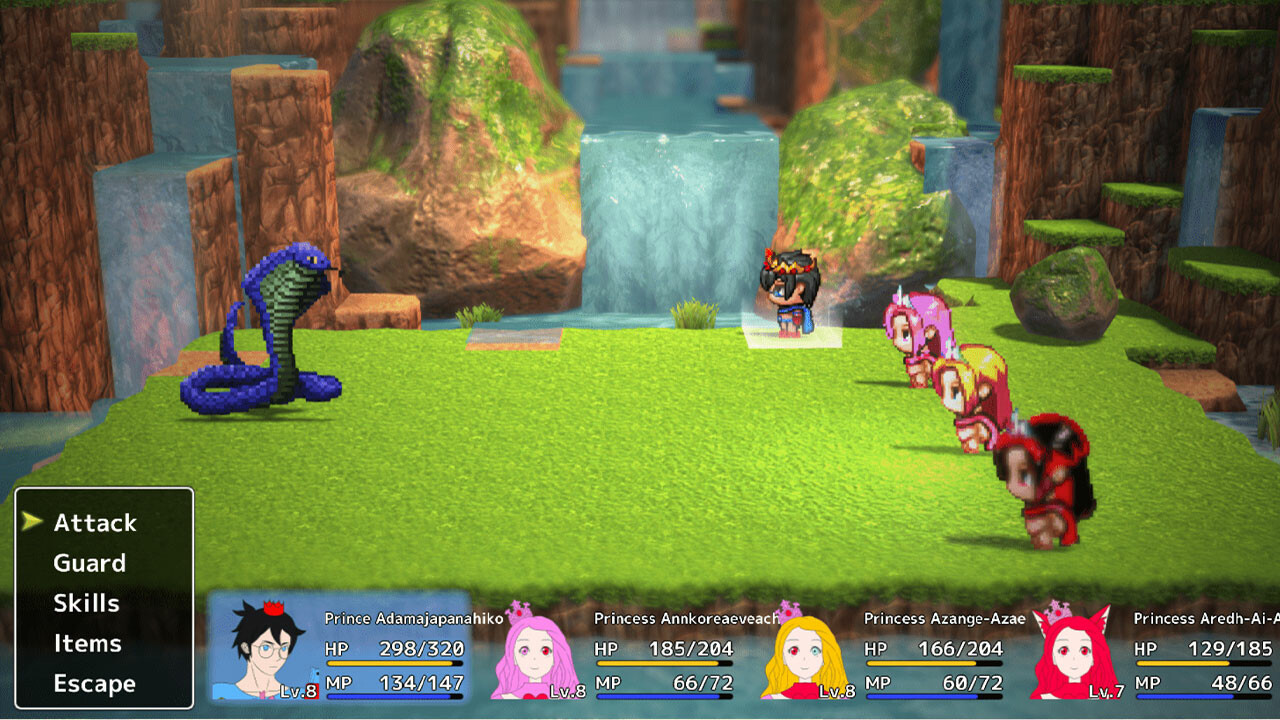Open the Items menu
The image size is (1280, 720).
point(88,643)
